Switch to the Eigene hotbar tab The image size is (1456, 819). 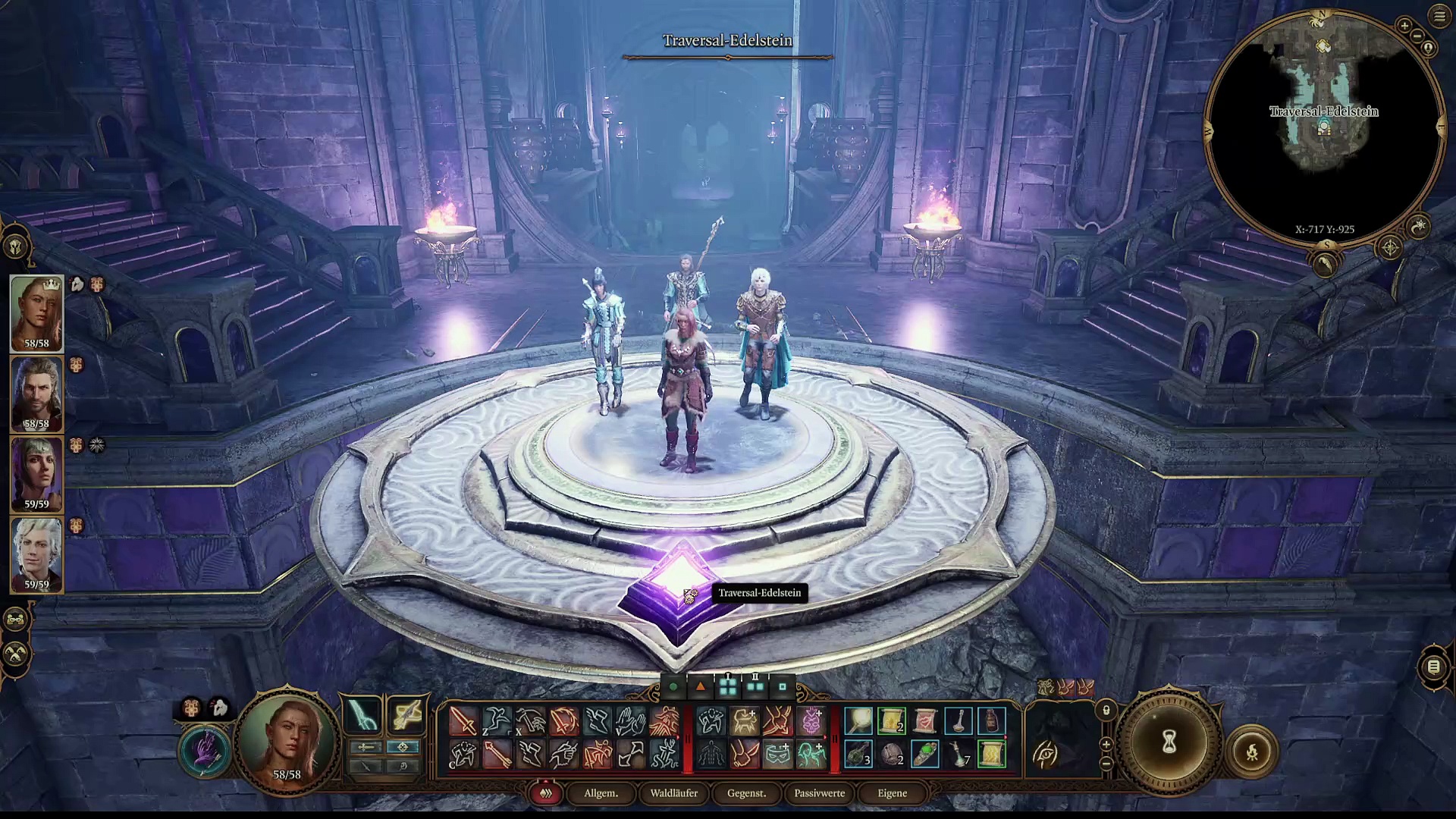pyautogui.click(x=892, y=793)
